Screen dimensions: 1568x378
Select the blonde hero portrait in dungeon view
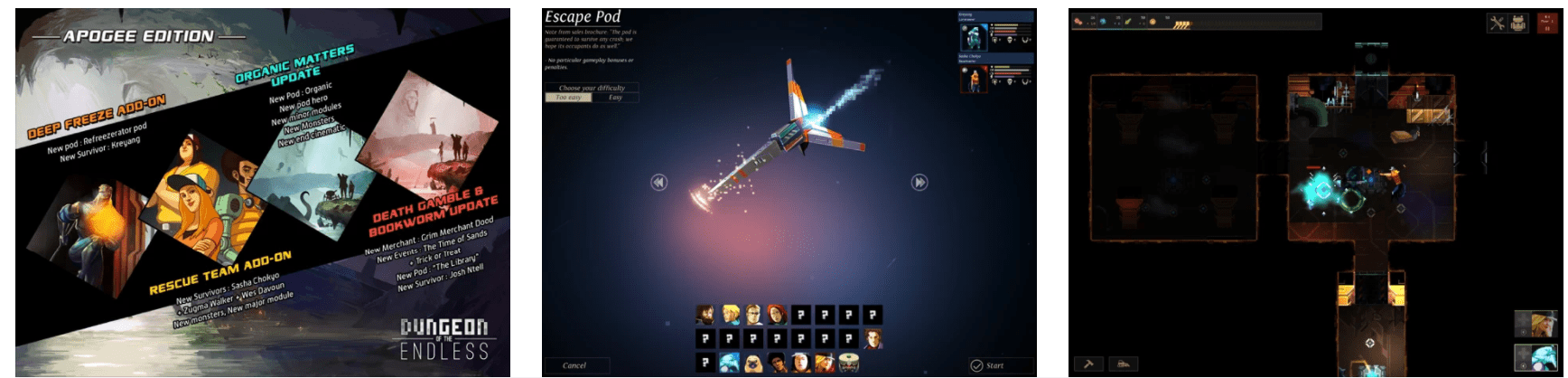pyautogui.click(x=1535, y=324)
